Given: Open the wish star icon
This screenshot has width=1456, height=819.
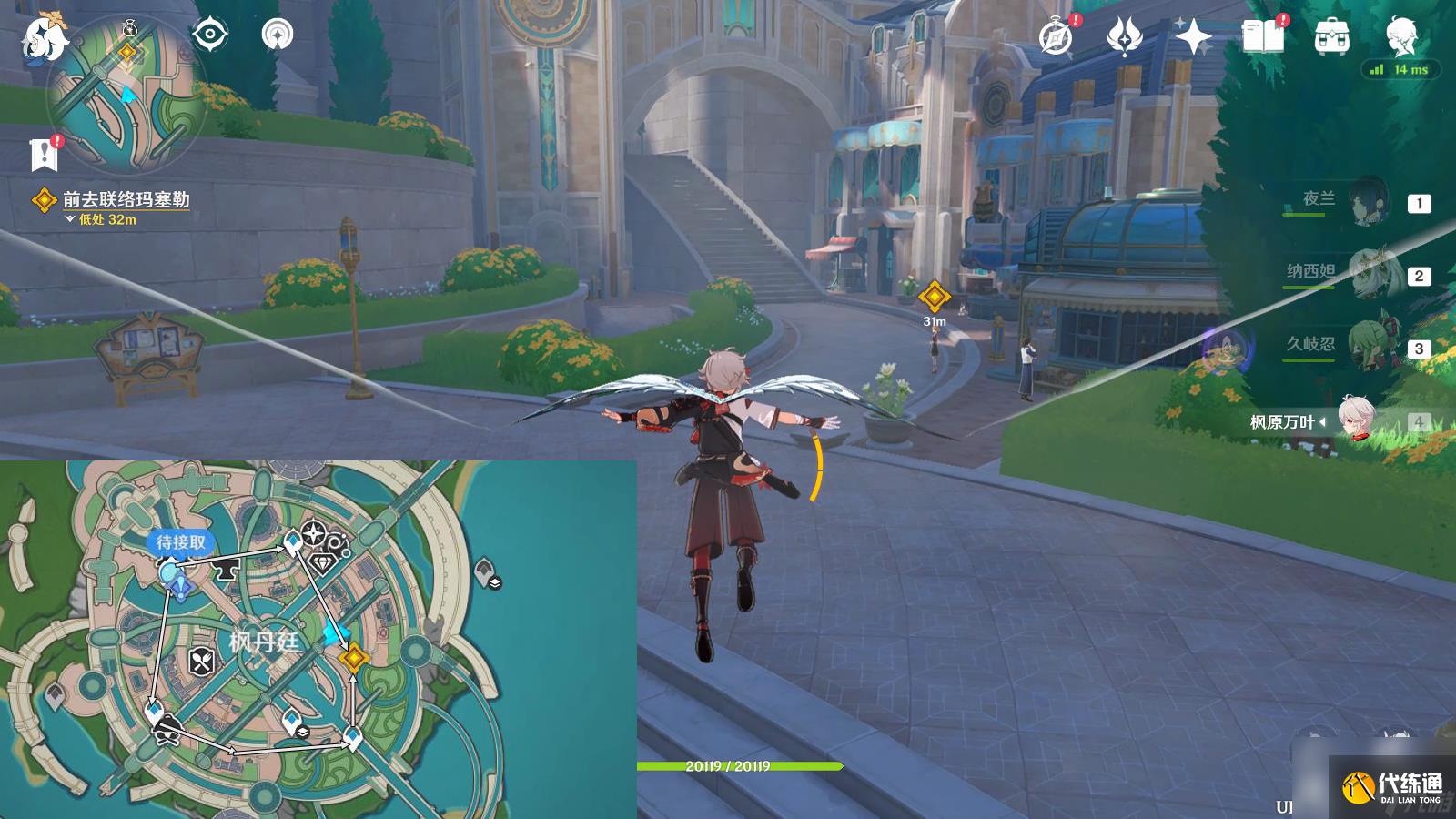Looking at the screenshot, I should coord(1193,38).
